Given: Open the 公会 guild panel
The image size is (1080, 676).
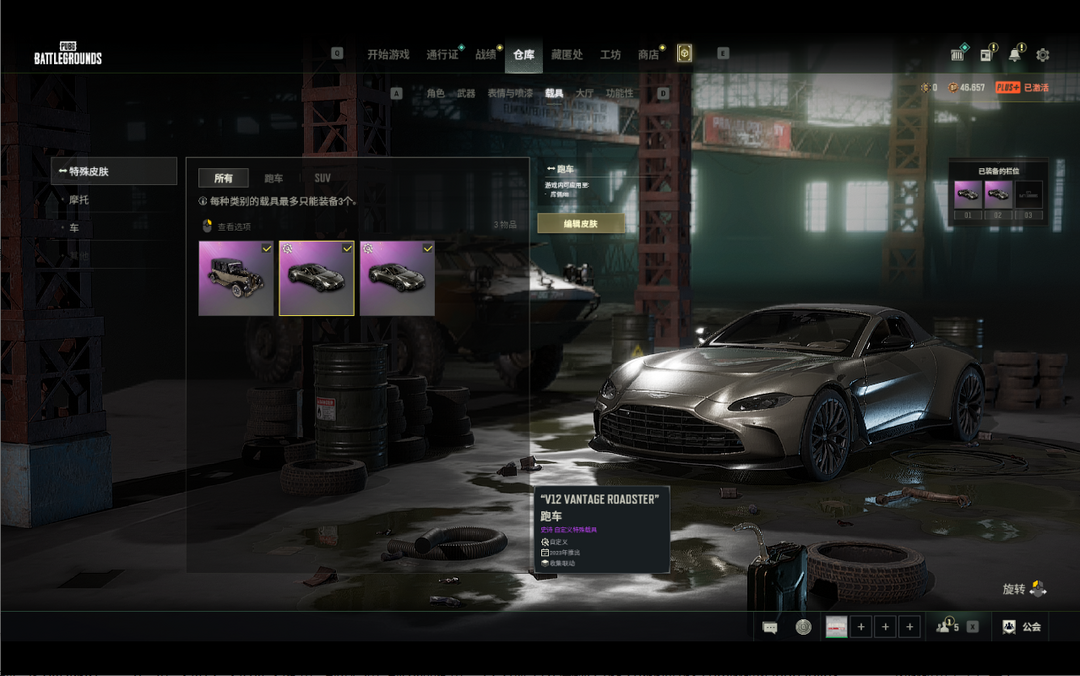Looking at the screenshot, I should point(1021,627).
